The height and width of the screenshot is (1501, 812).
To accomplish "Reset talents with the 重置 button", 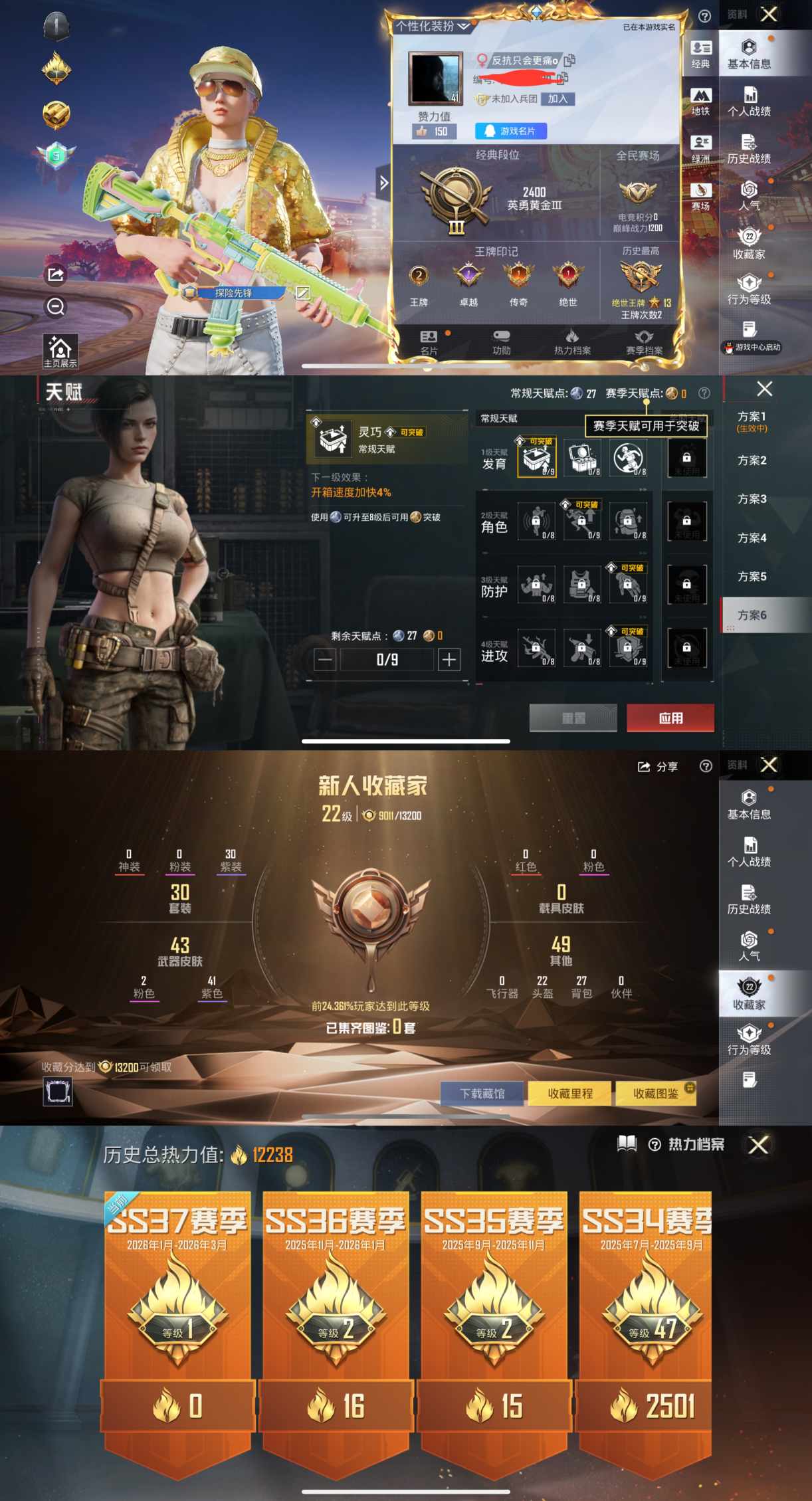I will [x=573, y=718].
